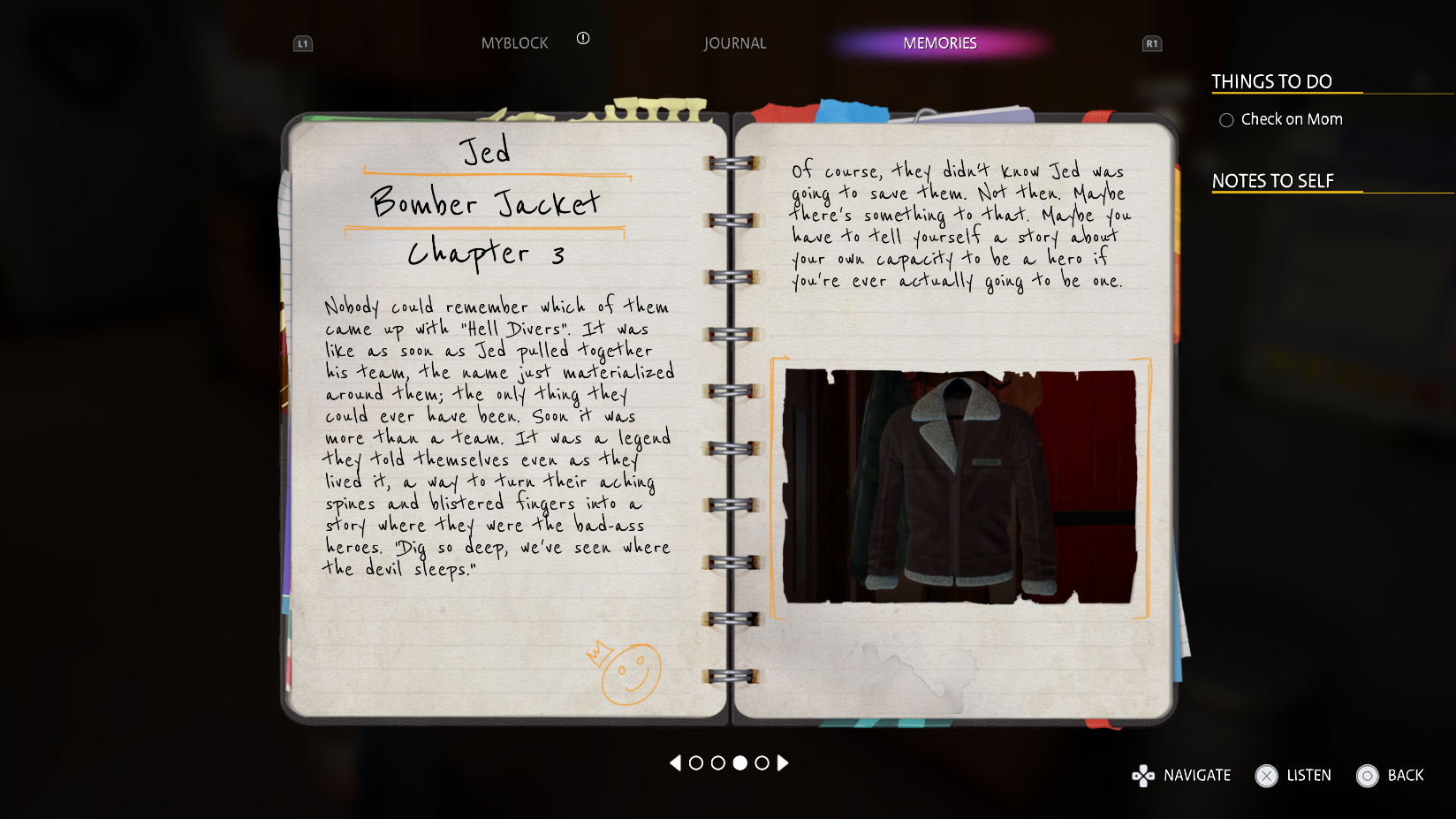Switch to the JOURNAL tab
This screenshot has height=819, width=1456.
(735, 42)
